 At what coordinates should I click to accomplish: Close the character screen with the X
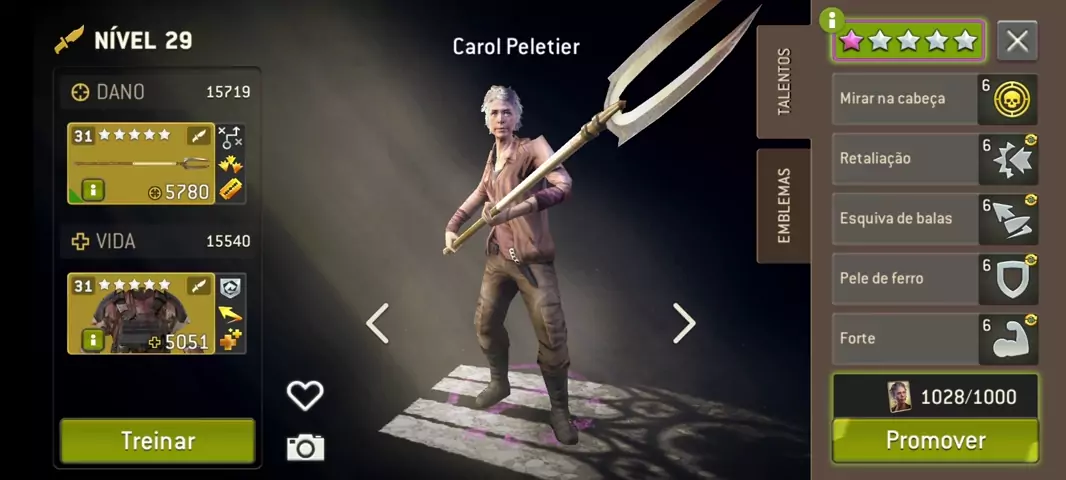tap(1017, 41)
